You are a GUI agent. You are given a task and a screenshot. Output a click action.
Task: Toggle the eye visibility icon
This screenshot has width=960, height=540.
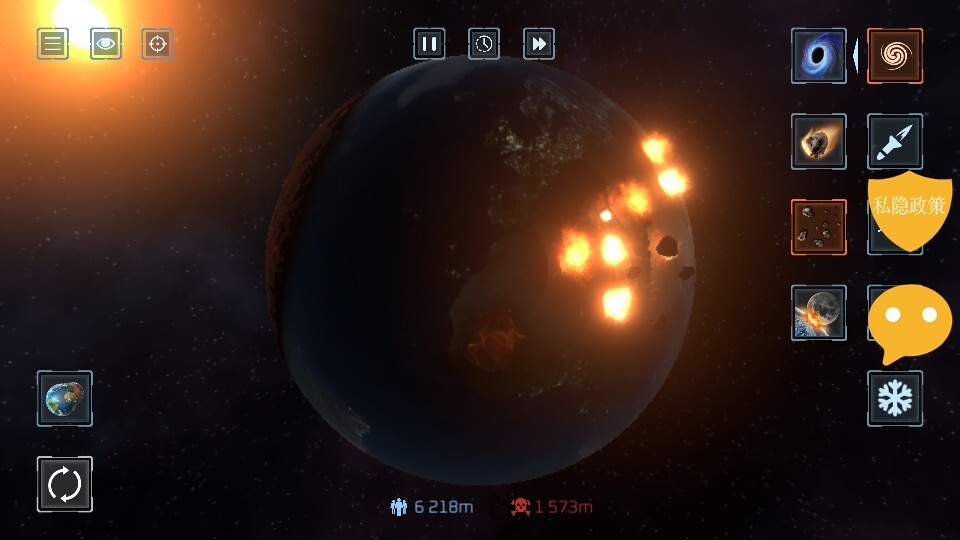click(106, 44)
